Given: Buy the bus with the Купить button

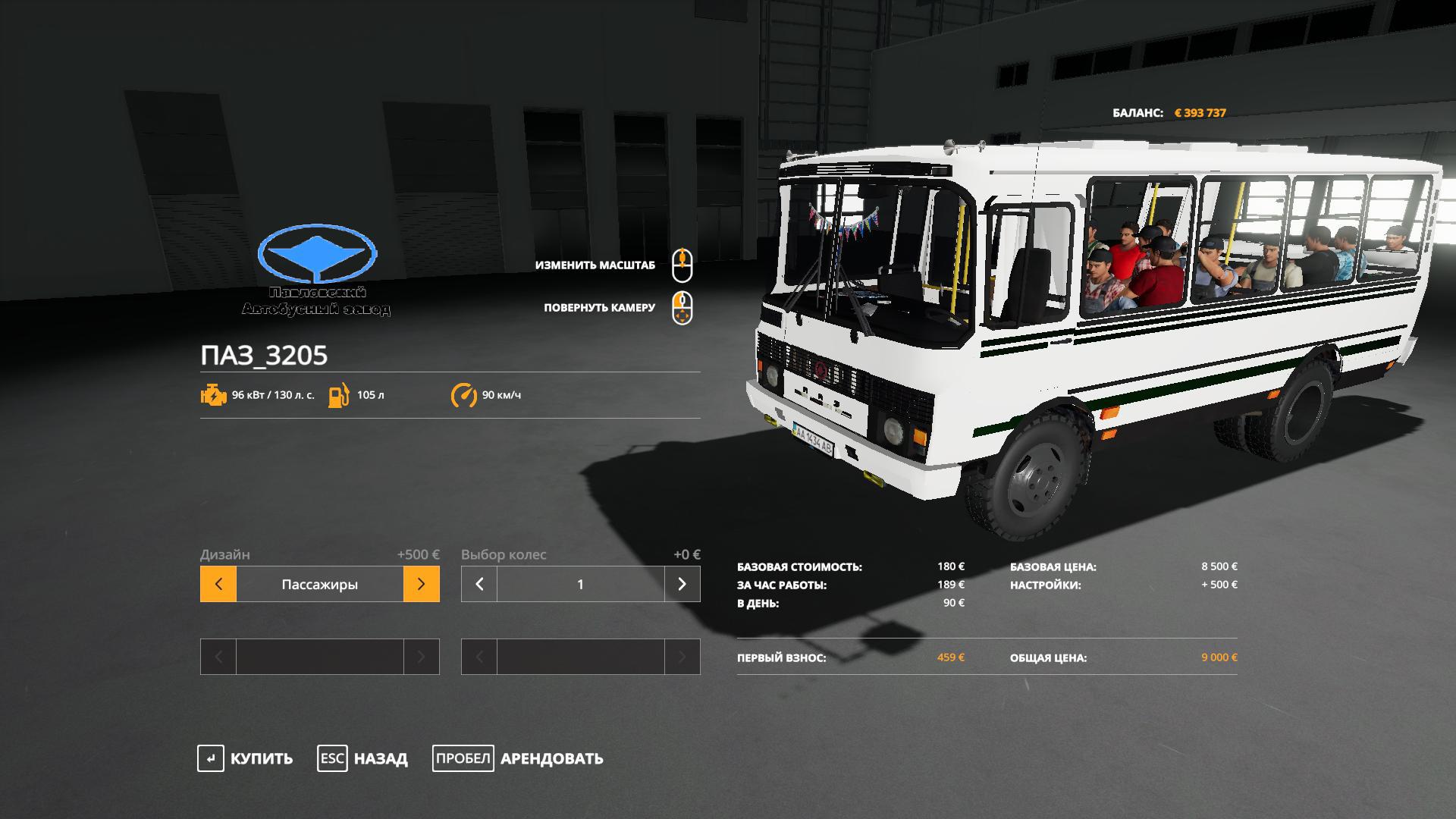Looking at the screenshot, I should (245, 758).
